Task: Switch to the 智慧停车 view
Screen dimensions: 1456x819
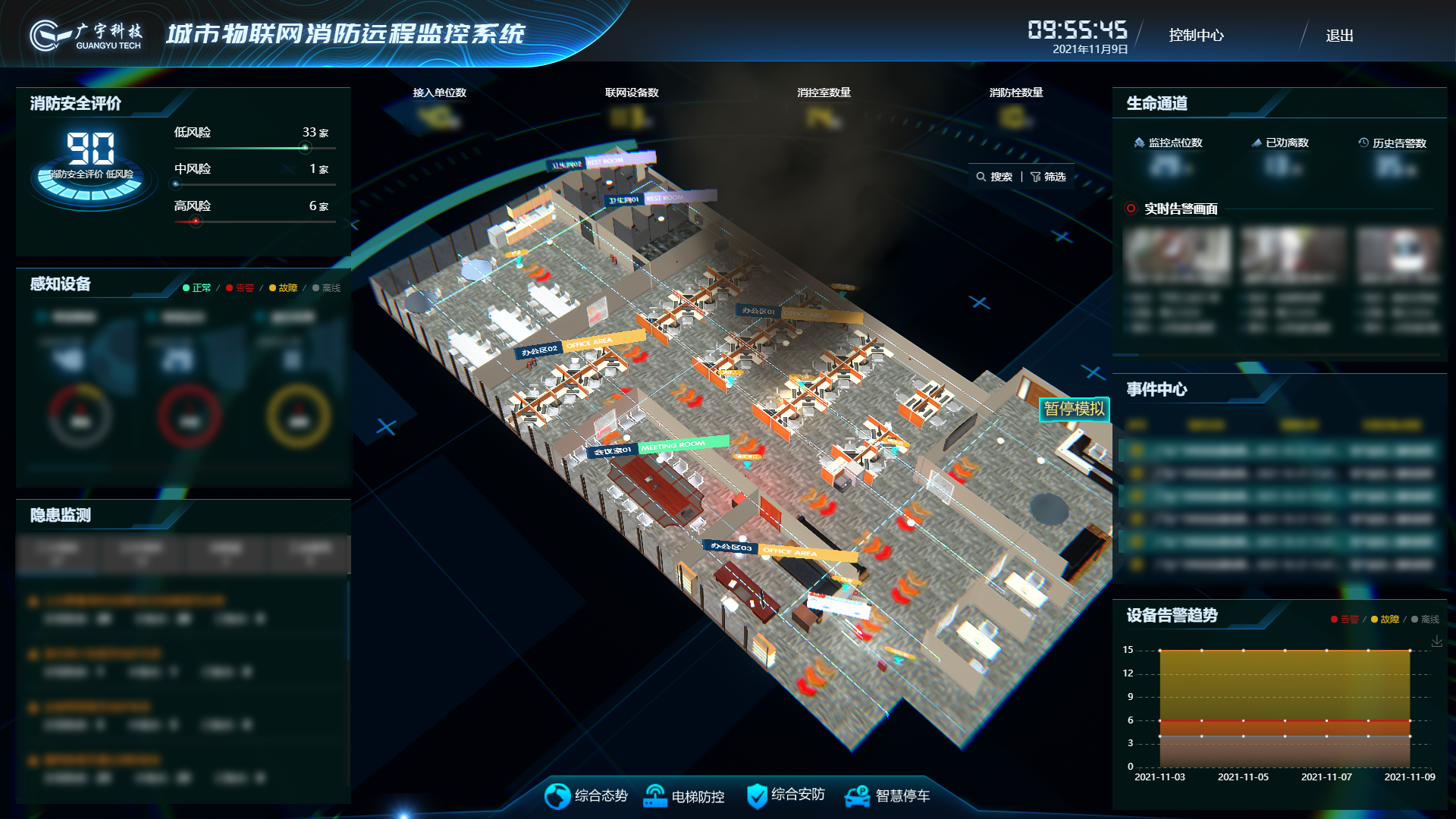Action: point(887,795)
